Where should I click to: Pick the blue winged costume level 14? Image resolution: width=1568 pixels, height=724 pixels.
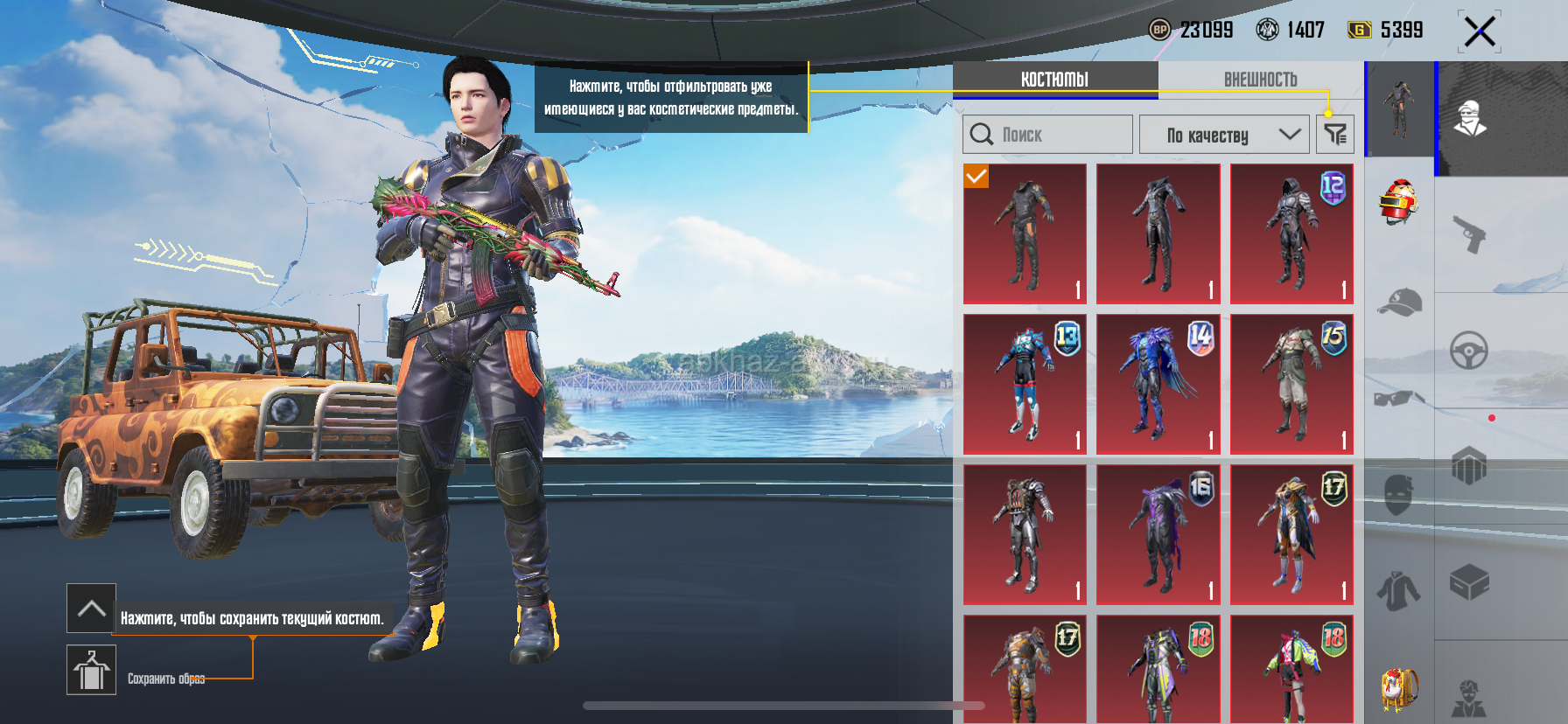[1158, 385]
